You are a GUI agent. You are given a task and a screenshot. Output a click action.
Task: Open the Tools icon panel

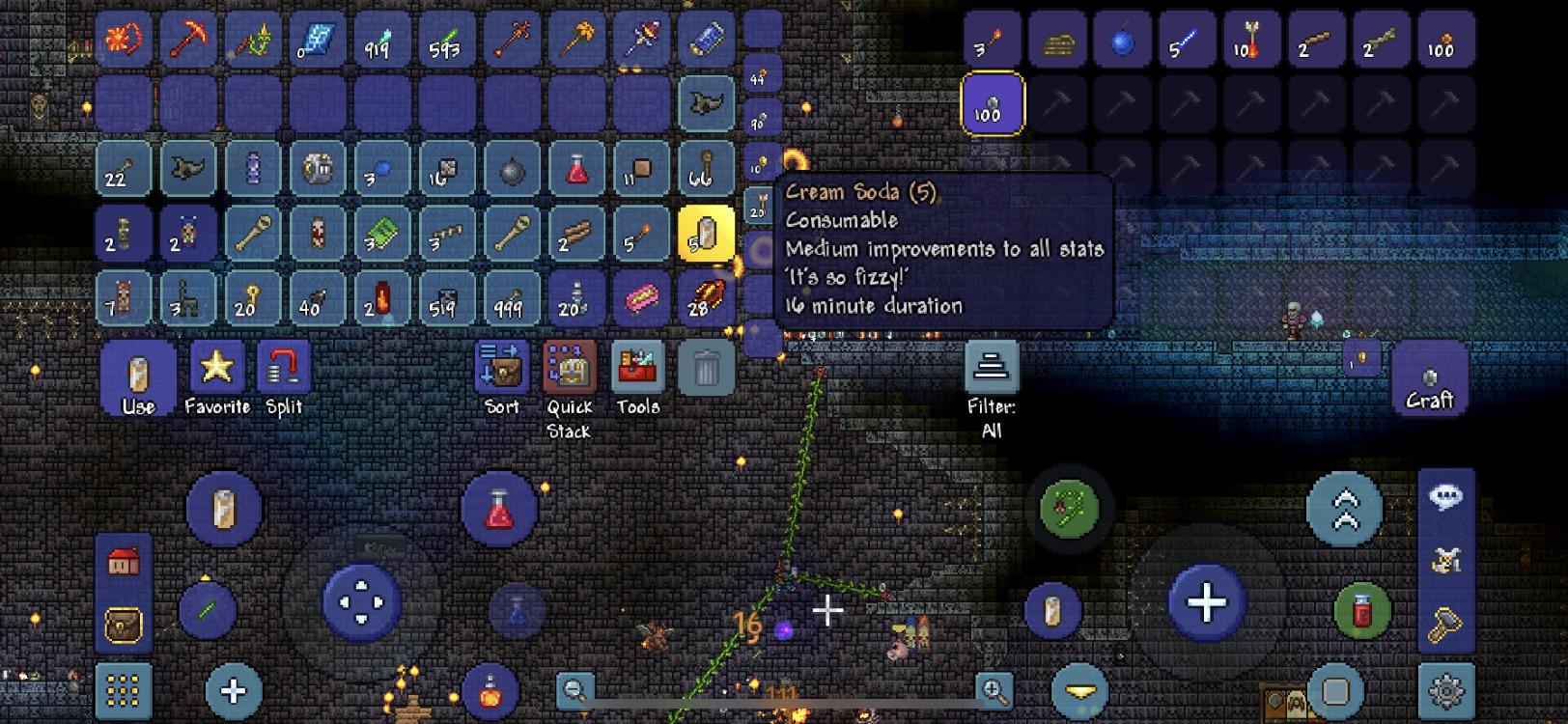click(x=637, y=370)
